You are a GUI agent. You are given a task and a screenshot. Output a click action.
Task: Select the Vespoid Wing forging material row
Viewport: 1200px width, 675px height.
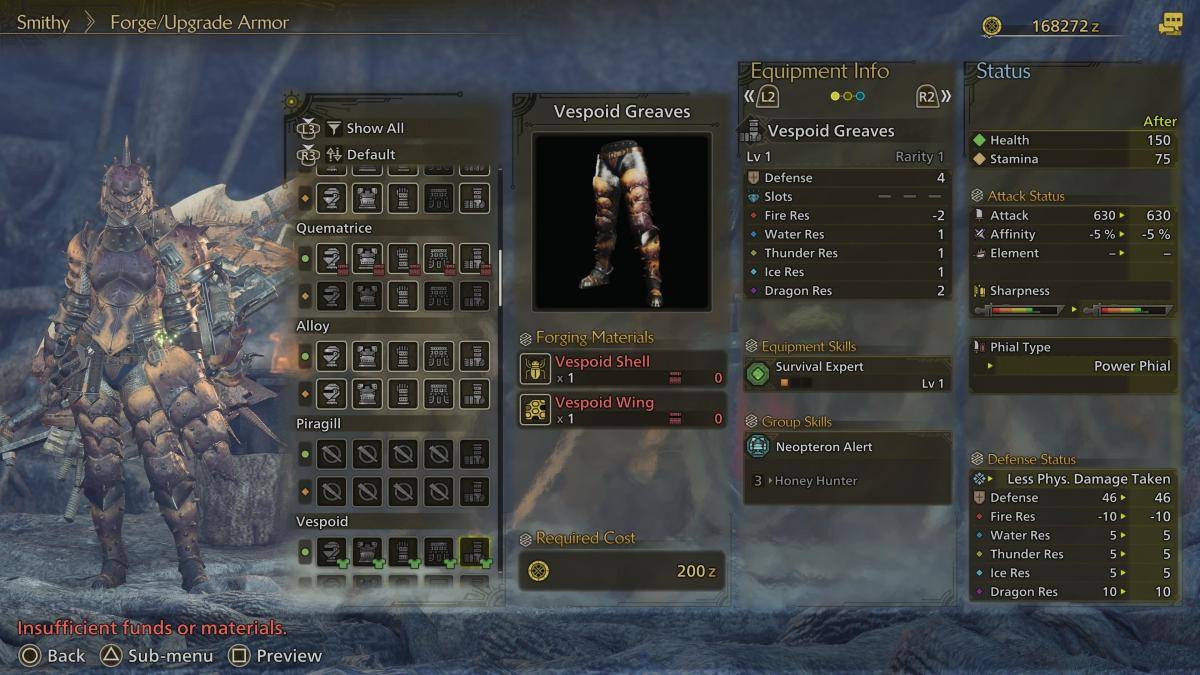[x=622, y=410]
